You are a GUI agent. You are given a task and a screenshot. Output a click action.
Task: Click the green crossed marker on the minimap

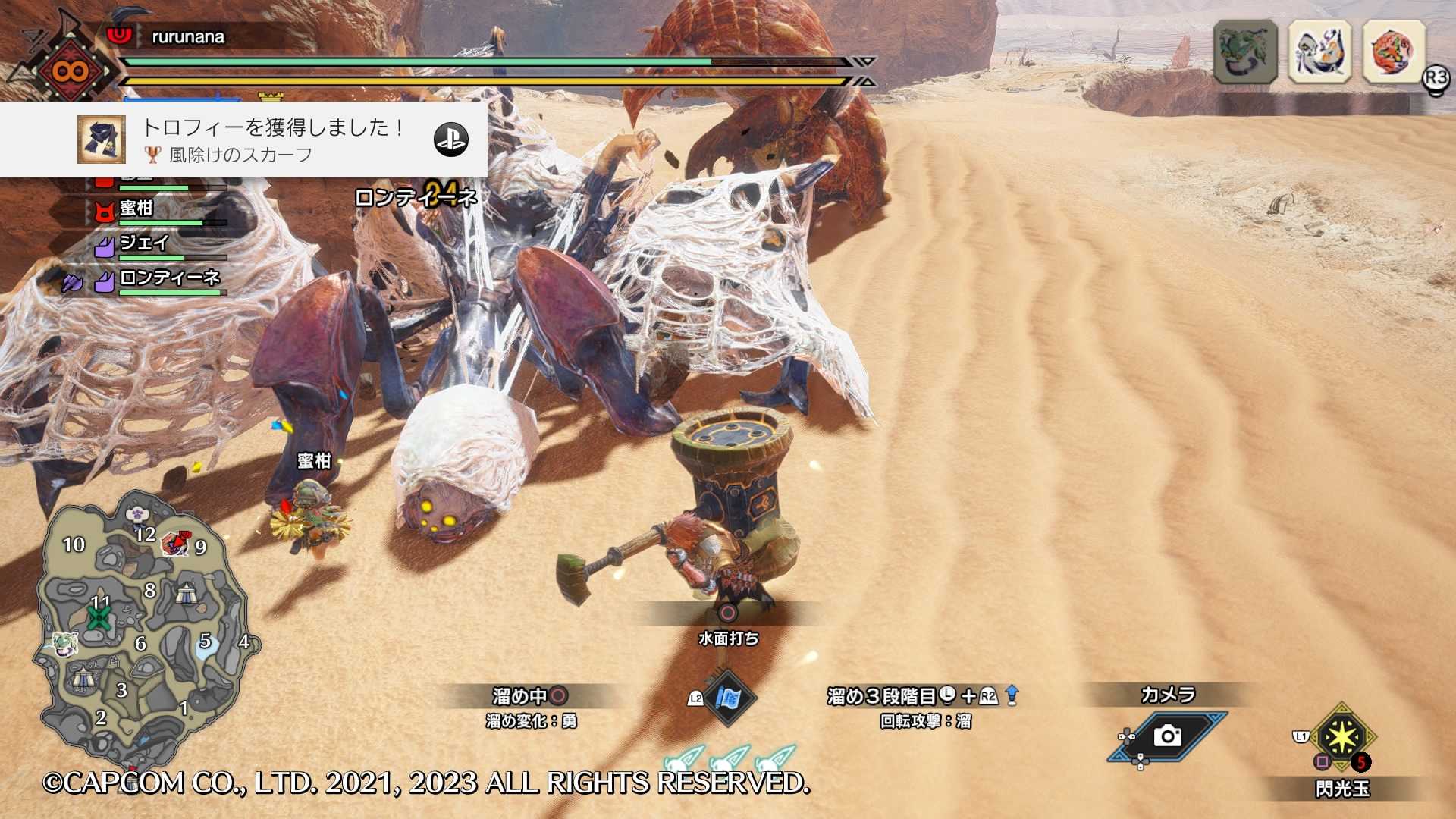99,617
